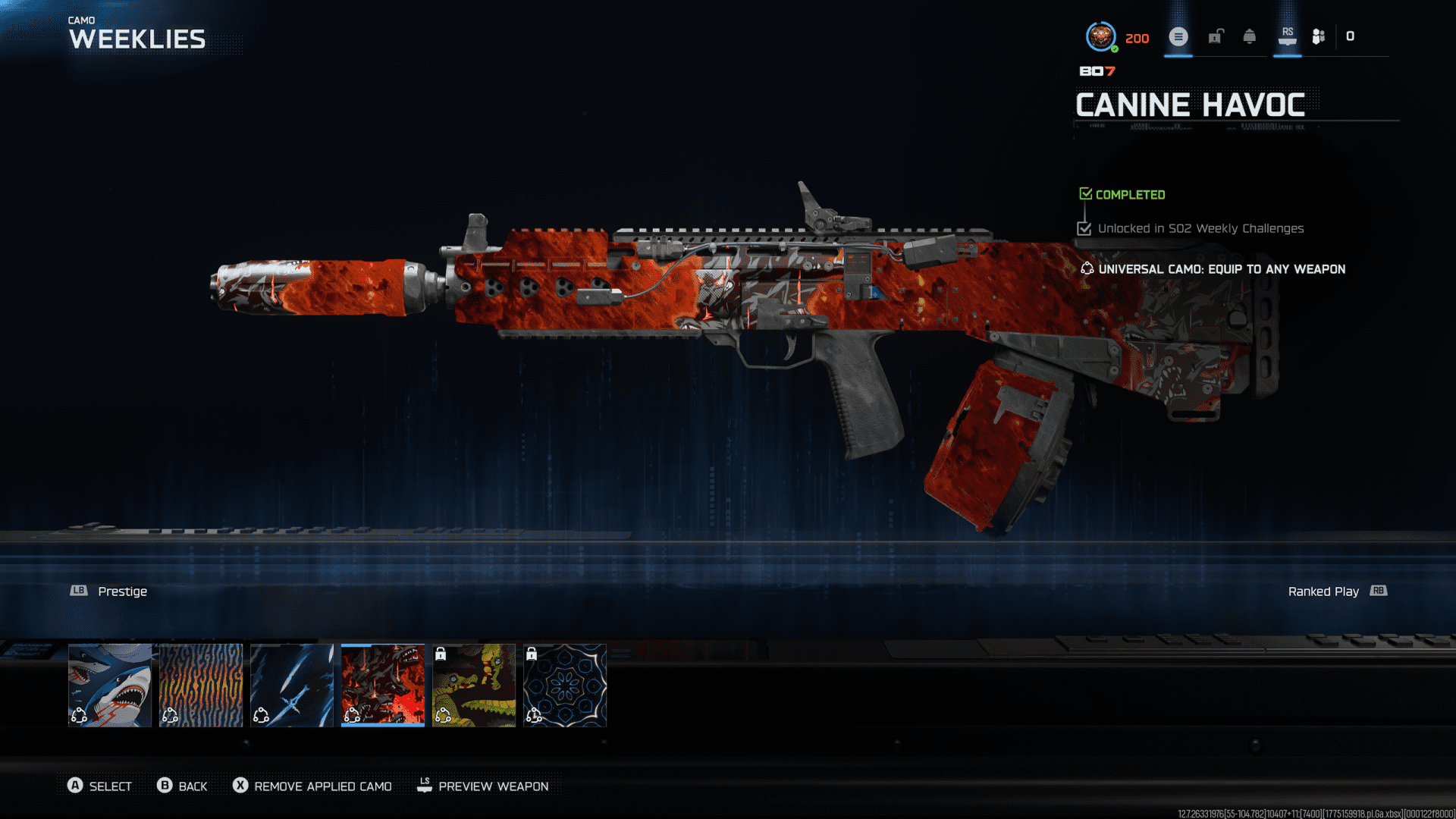Select the shark camo thumbnail
Viewport: 1456px width, 819px height.
(x=110, y=685)
